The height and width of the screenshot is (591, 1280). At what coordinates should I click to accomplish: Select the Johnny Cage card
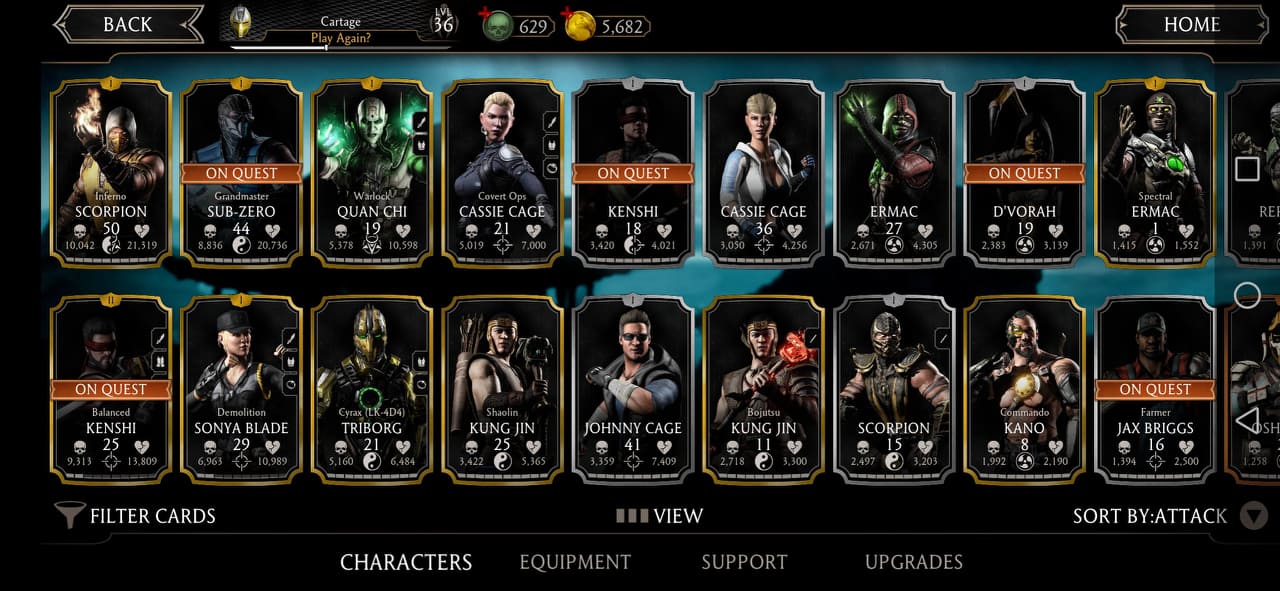tap(633, 388)
